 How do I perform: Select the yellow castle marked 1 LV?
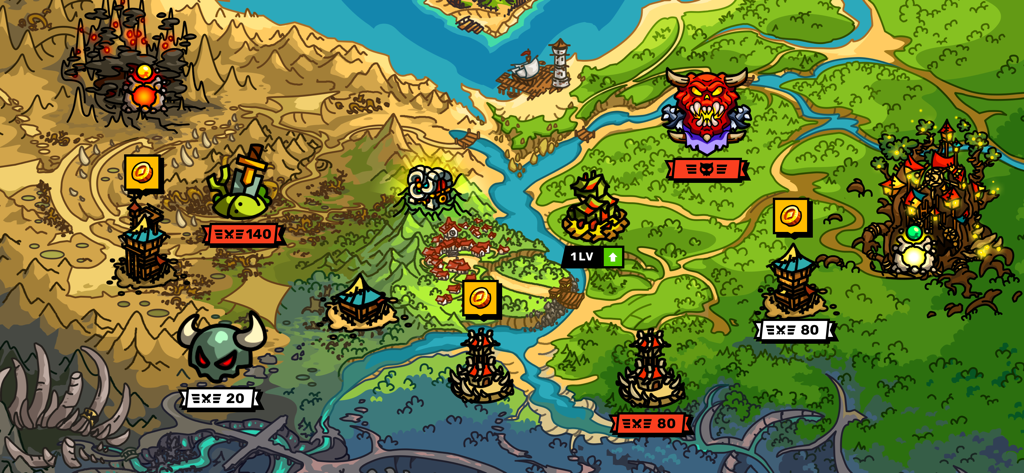click(594, 208)
